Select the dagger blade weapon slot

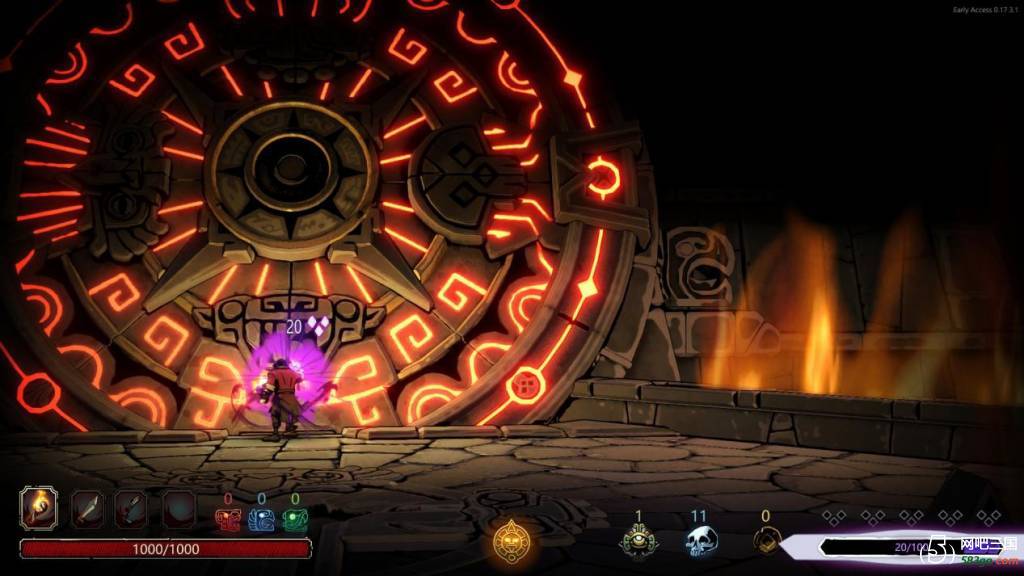click(x=86, y=509)
